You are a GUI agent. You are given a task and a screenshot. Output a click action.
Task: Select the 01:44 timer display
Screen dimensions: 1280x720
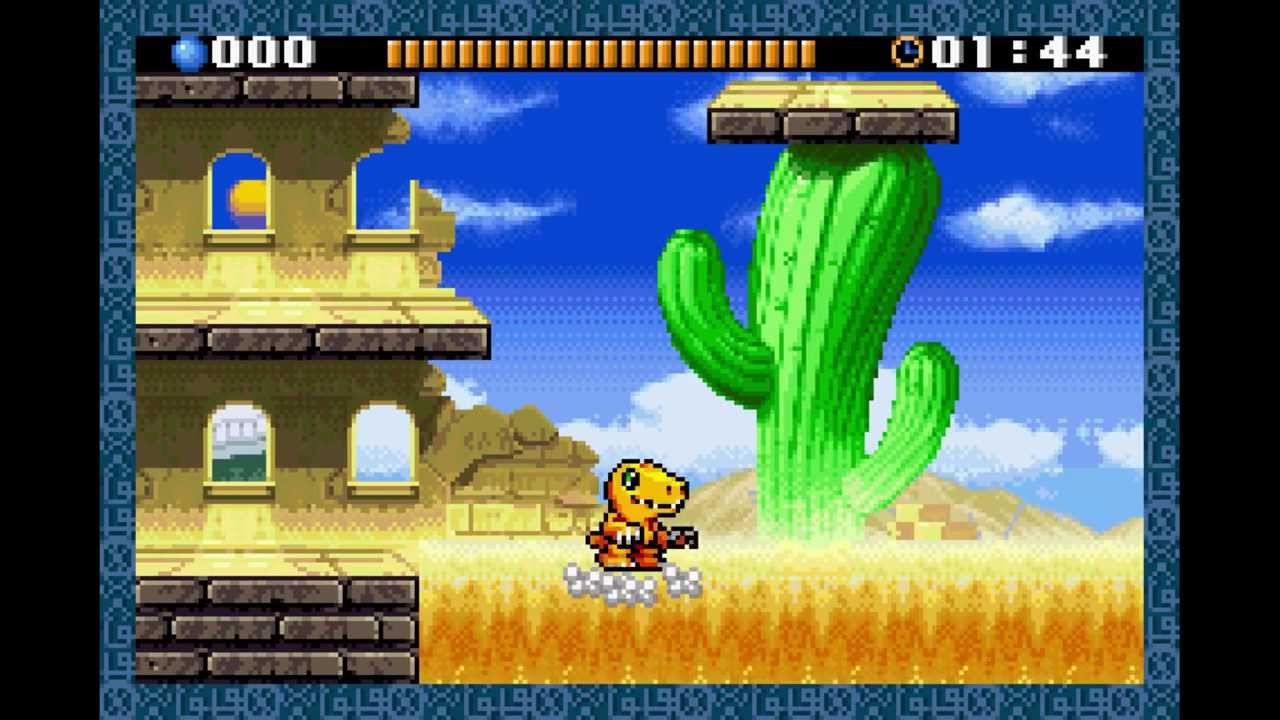[1015, 52]
